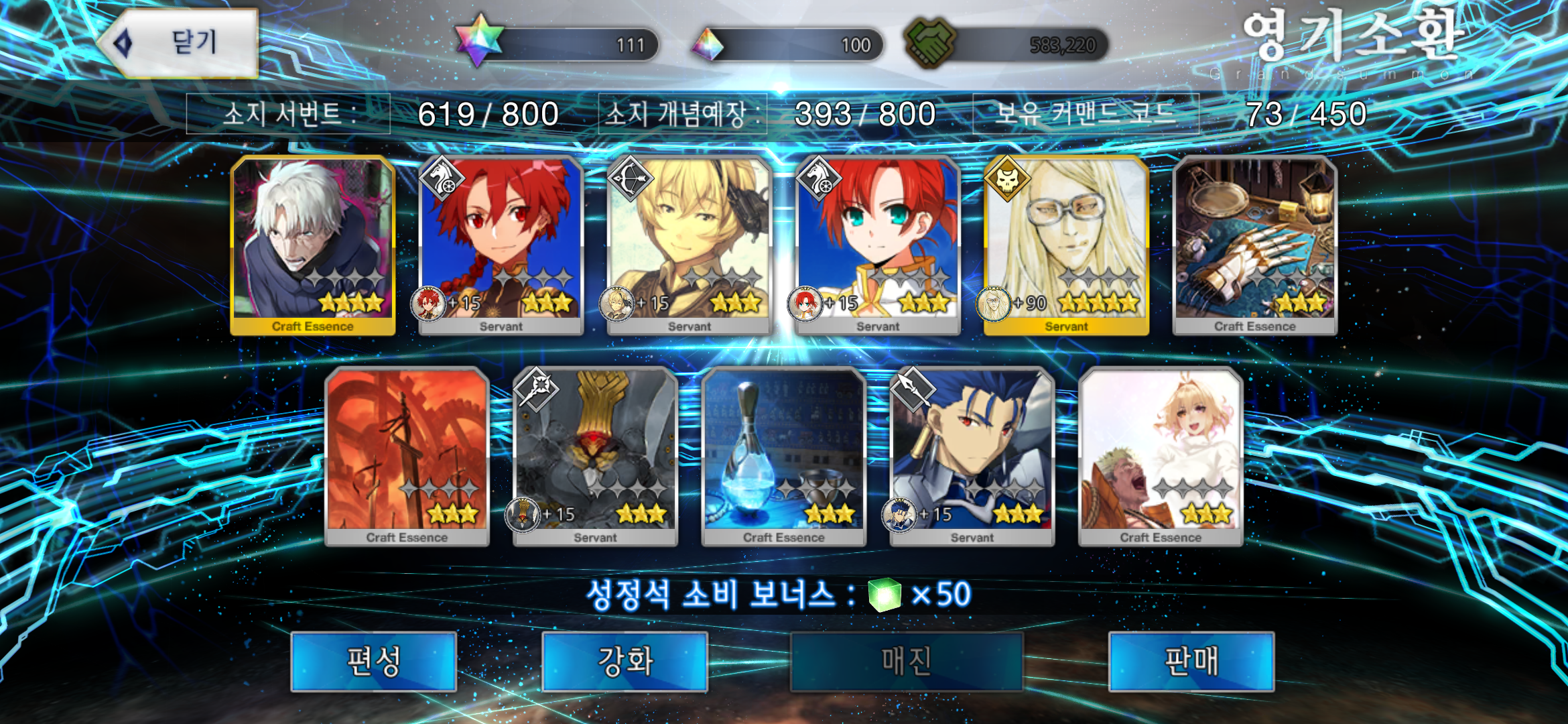
Task: Open the five-star glasses servant card
Action: click(1066, 245)
